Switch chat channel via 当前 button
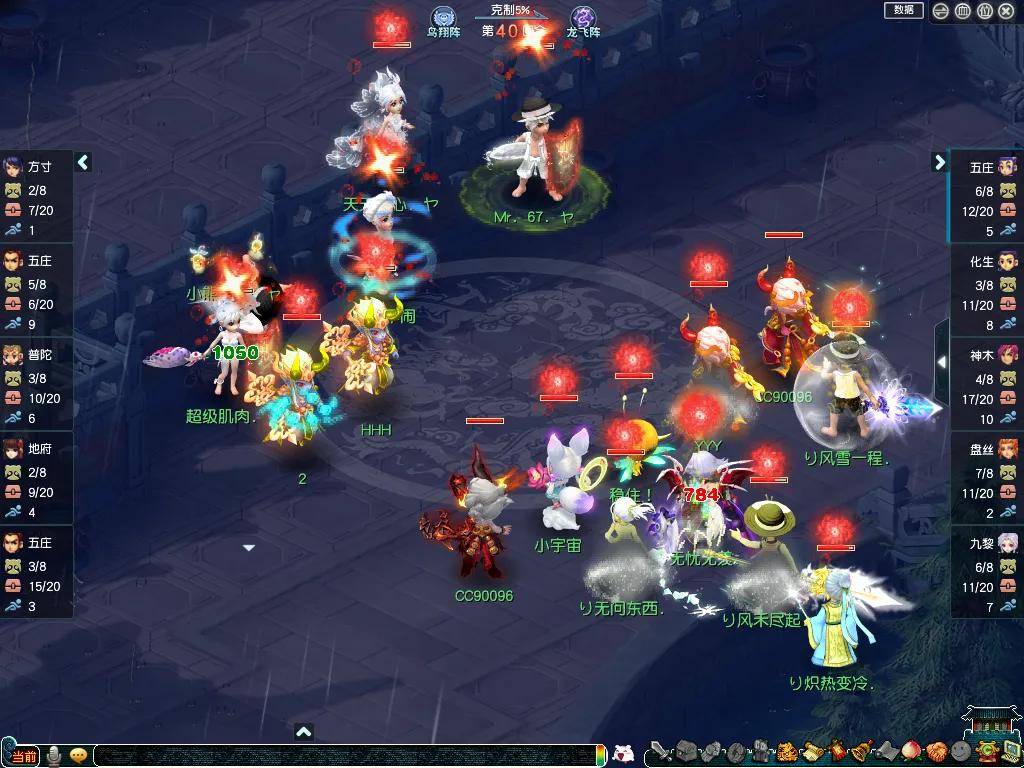The image size is (1024, 768). [x=24, y=756]
